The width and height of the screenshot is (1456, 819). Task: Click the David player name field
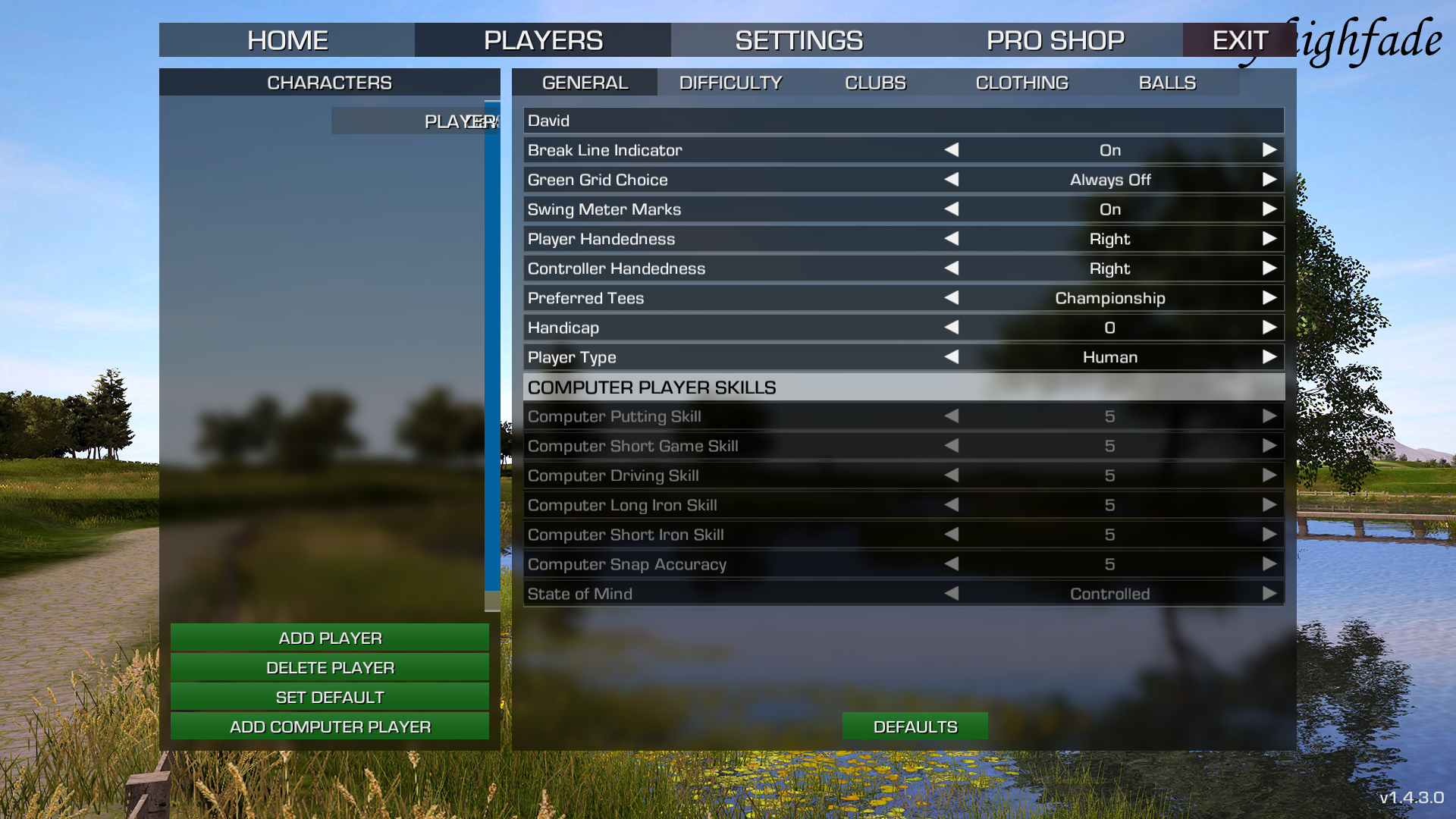[x=902, y=121]
